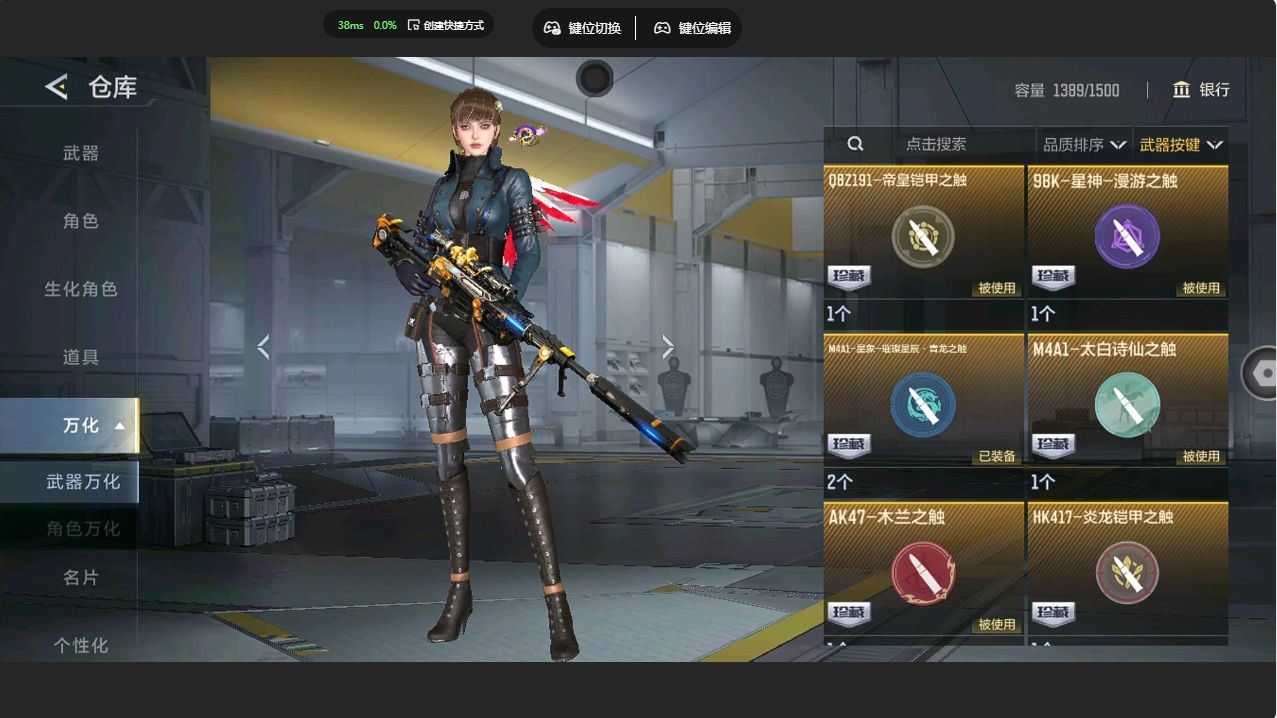Select the 98K-星神-漫游之触 item
Viewport: 1277px width, 718px height.
pyautogui.click(x=1127, y=236)
